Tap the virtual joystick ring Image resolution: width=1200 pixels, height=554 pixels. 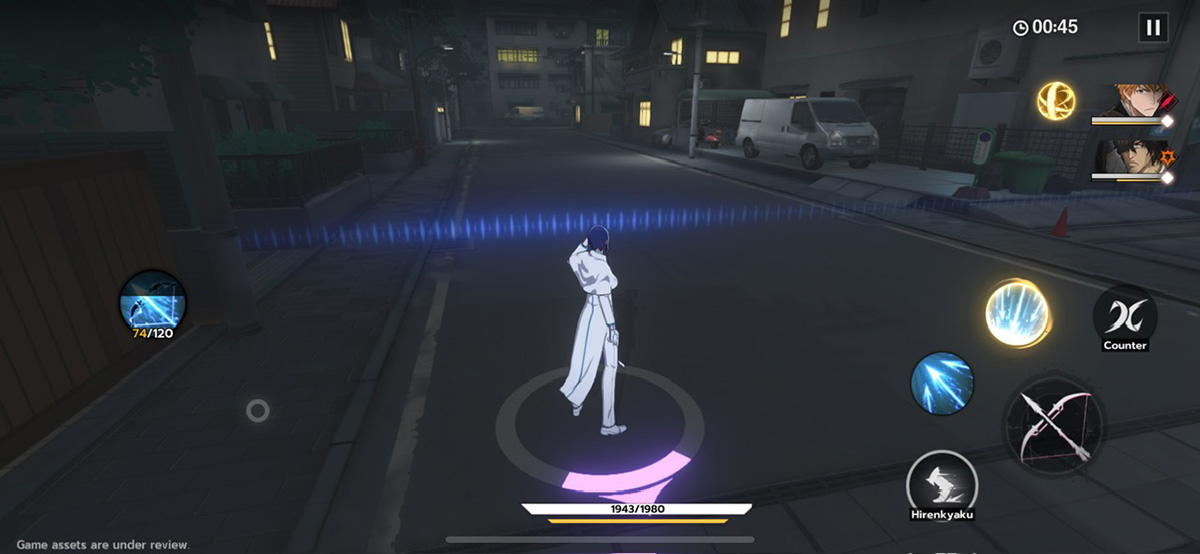tap(258, 410)
